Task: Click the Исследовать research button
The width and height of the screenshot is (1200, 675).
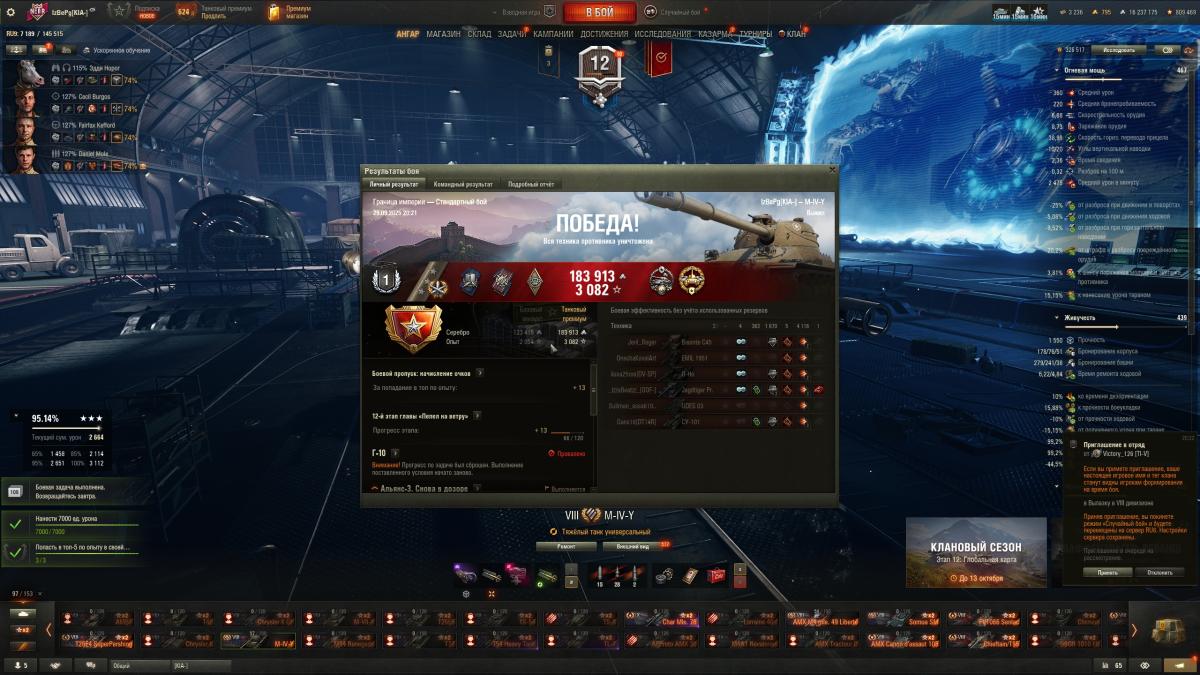Action: click(1118, 49)
